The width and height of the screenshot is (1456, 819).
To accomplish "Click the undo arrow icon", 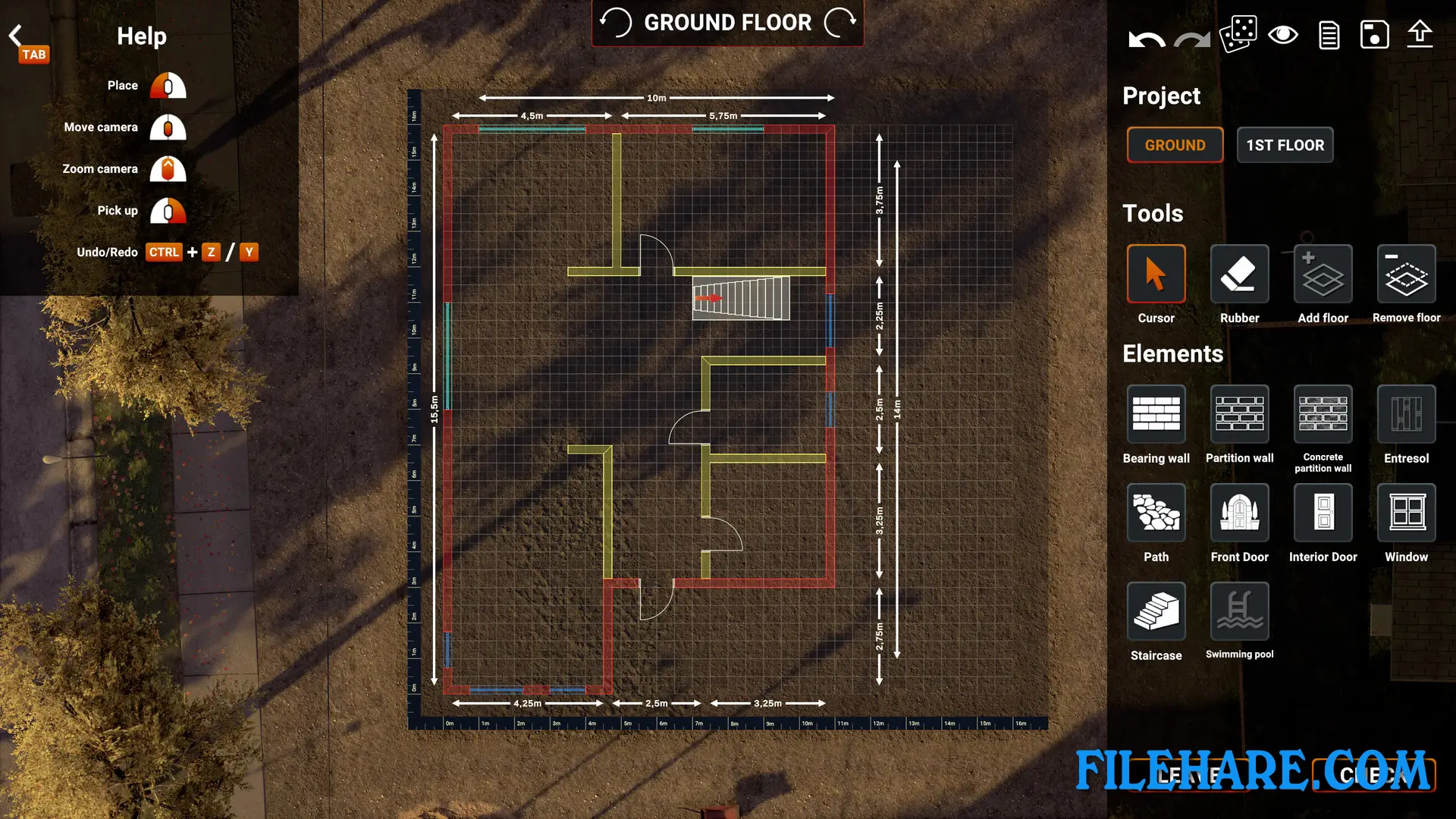I will (1145, 36).
